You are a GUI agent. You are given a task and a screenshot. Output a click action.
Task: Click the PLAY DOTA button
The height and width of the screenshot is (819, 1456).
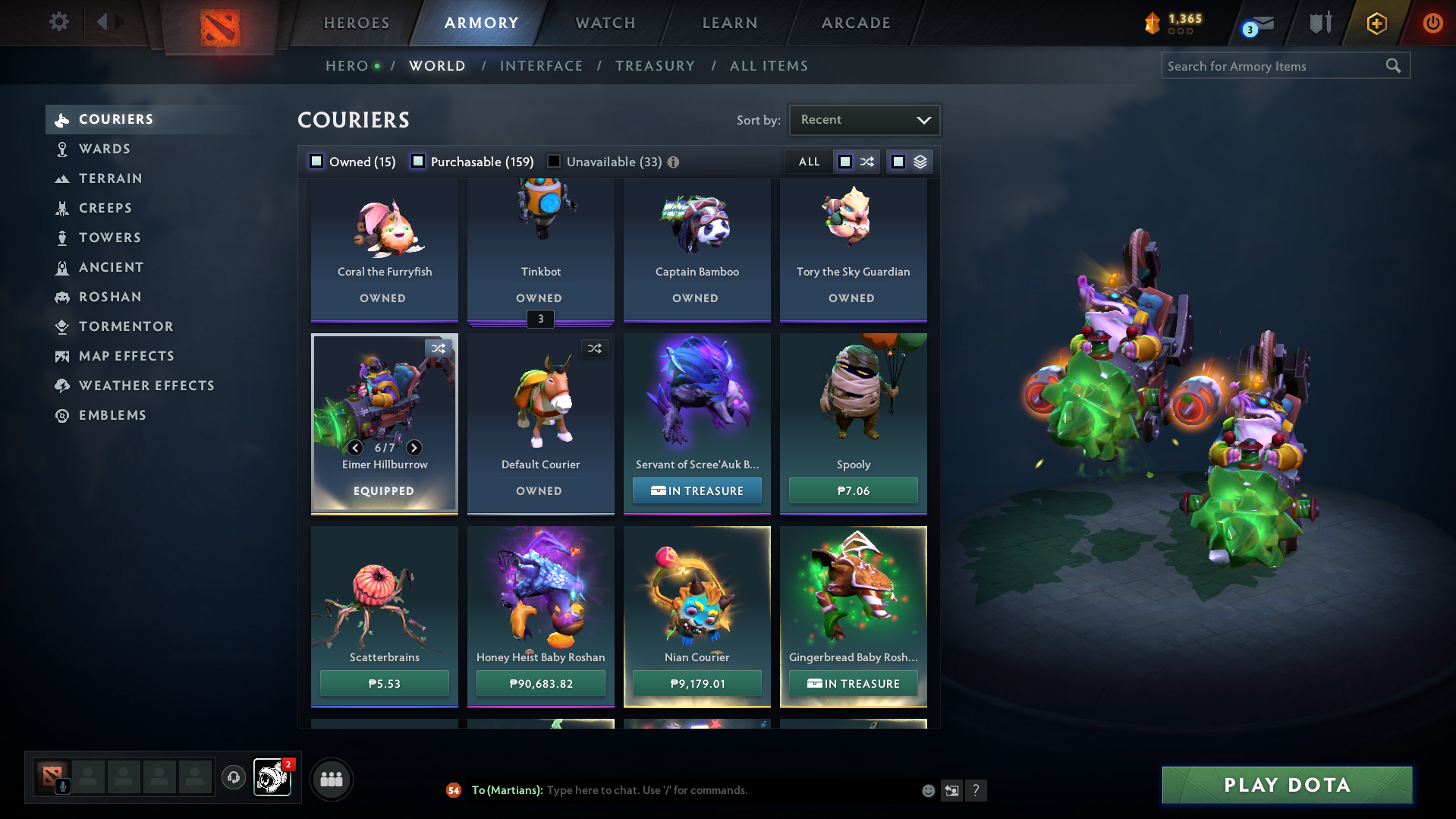[1285, 786]
